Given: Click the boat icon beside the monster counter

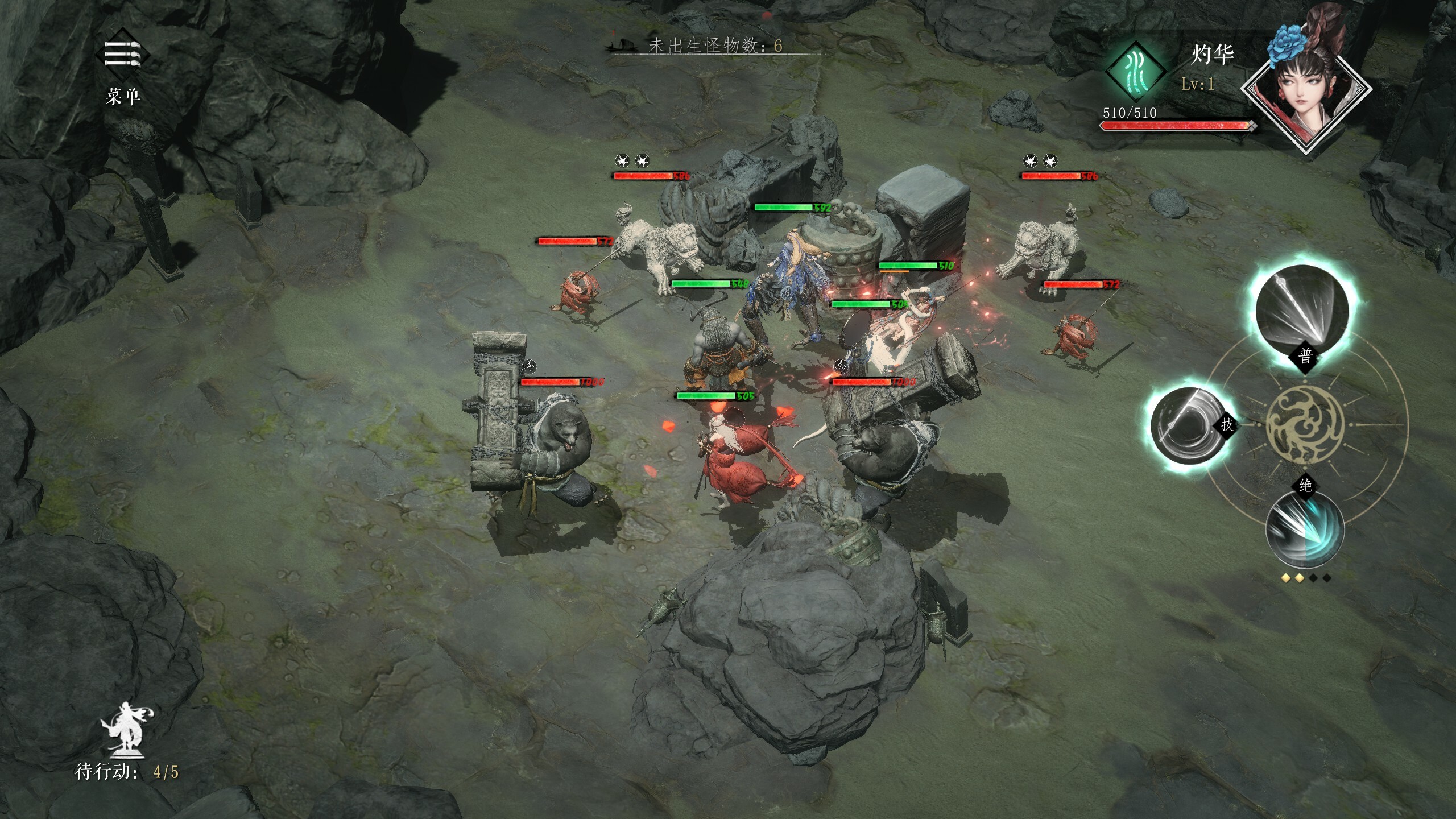Looking at the screenshot, I should tap(623, 44).
